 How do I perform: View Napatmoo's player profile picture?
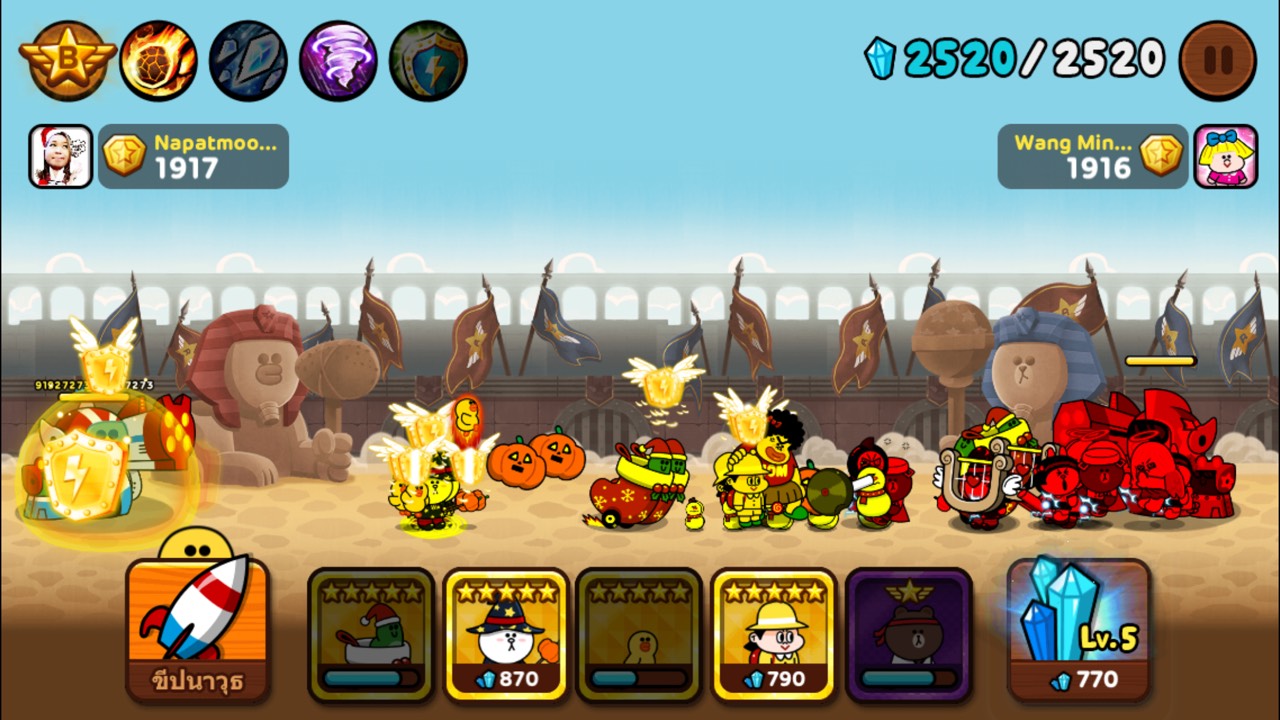[61, 157]
